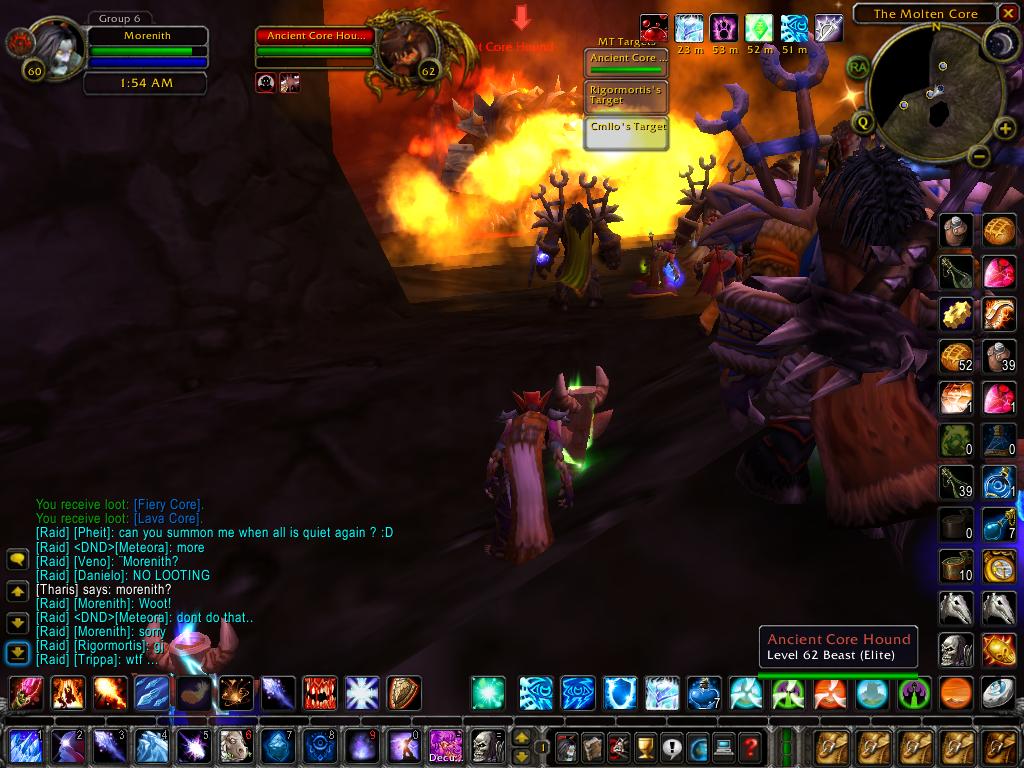Screen dimensions: 1024x768
Task: Use the shield icon on the action bar
Action: (x=404, y=692)
